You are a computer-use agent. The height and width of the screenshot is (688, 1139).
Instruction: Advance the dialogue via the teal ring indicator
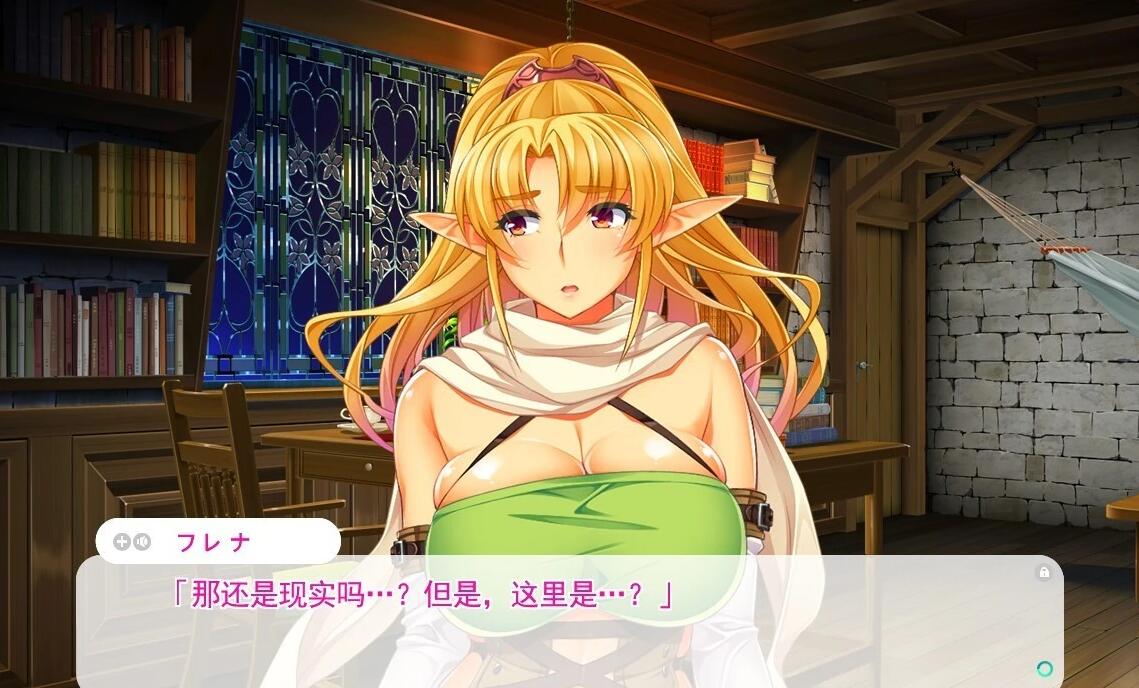(1045, 668)
